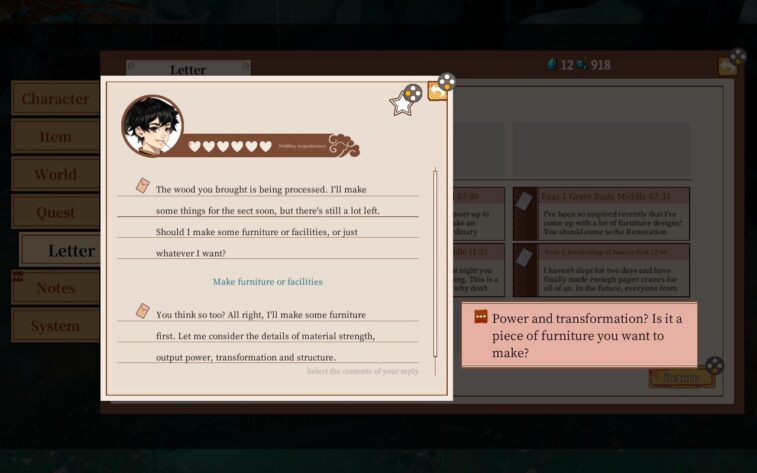757x473 pixels.
Task: Open the letter about making paper cranes
Action: coord(605,270)
